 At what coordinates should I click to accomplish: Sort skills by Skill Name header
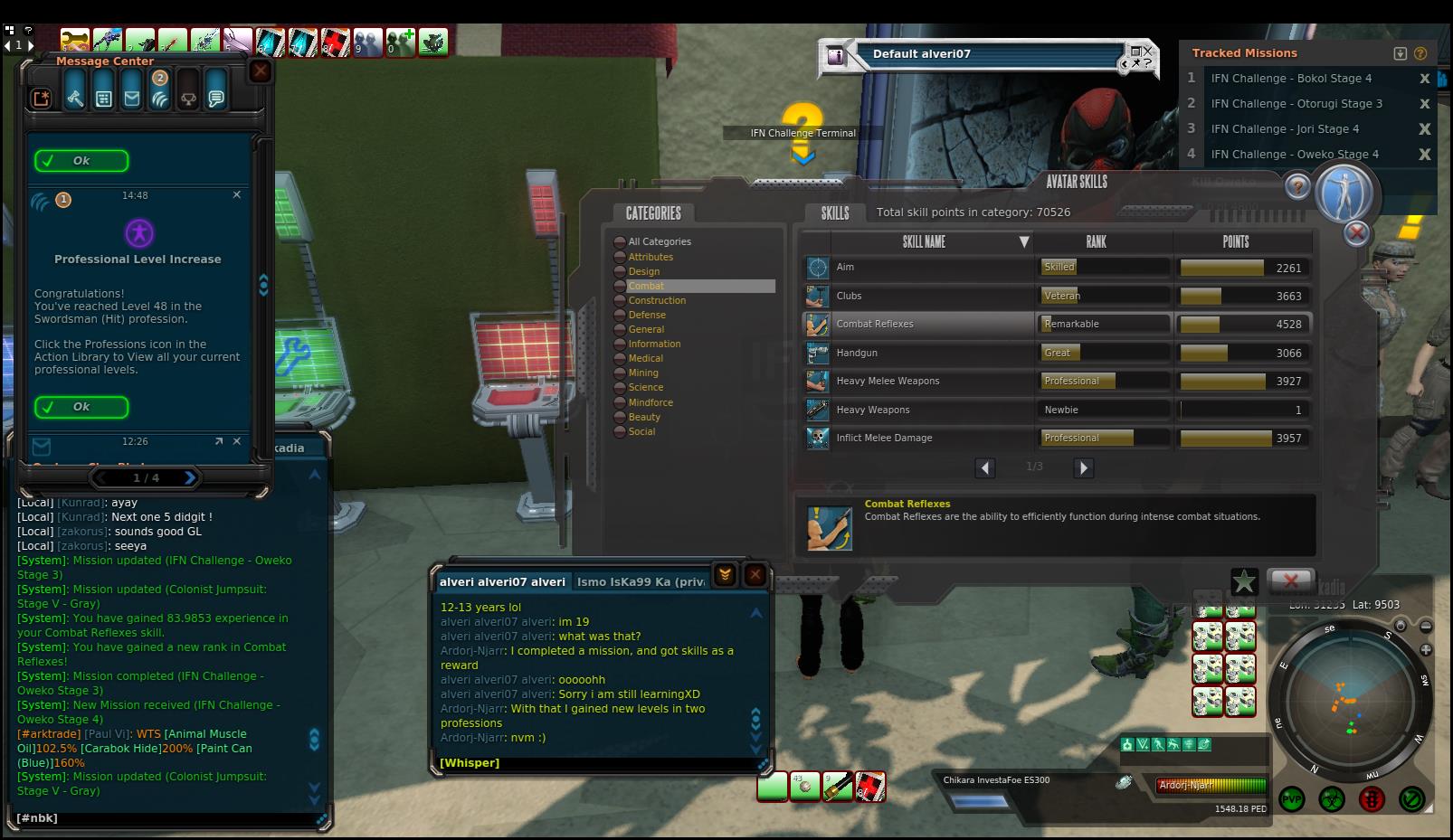point(924,241)
